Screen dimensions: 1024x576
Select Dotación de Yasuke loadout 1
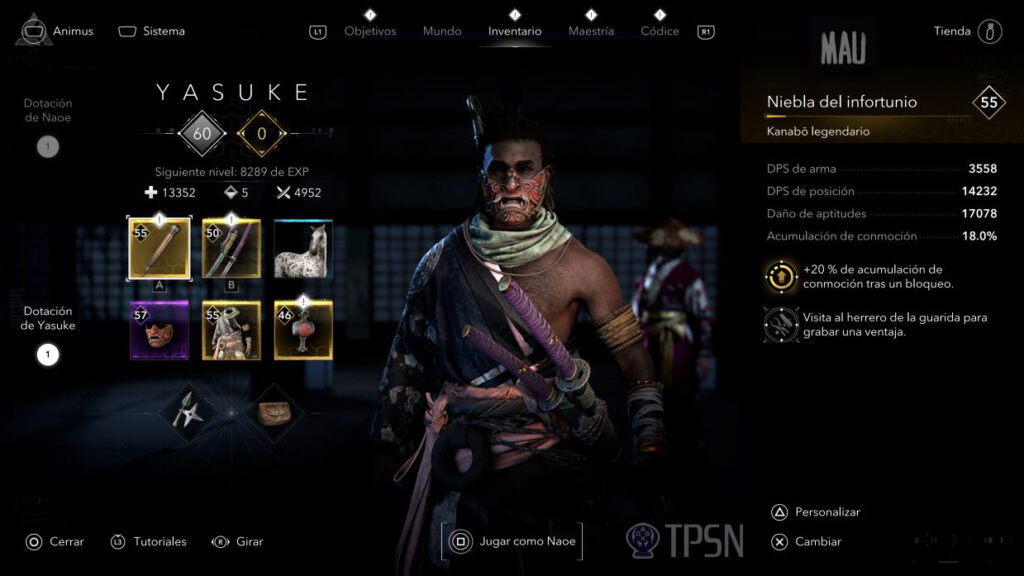[x=48, y=354]
